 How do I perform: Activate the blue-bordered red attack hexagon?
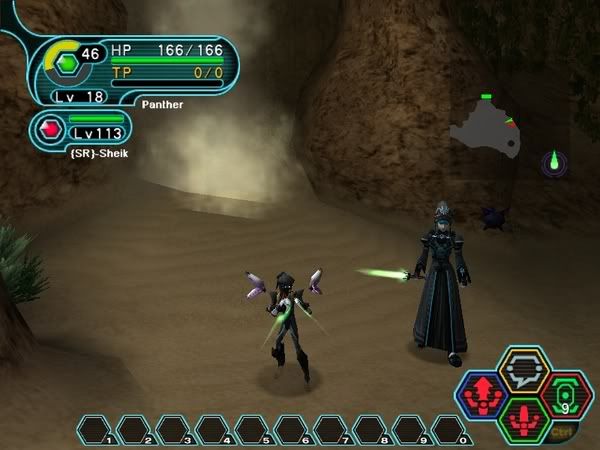[483, 394]
